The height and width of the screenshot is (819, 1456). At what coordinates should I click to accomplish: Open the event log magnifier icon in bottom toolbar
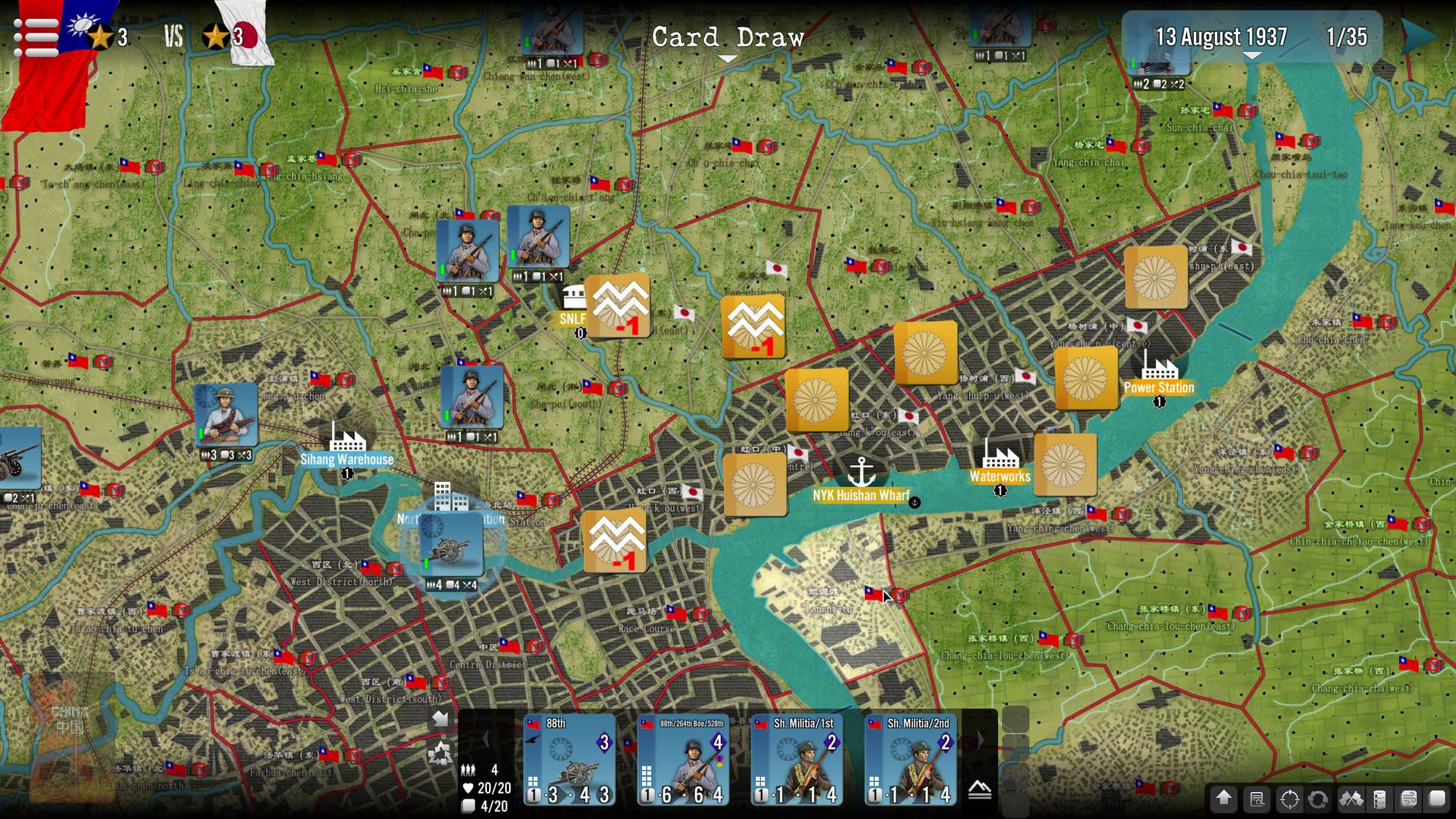pyautogui.click(x=1257, y=799)
